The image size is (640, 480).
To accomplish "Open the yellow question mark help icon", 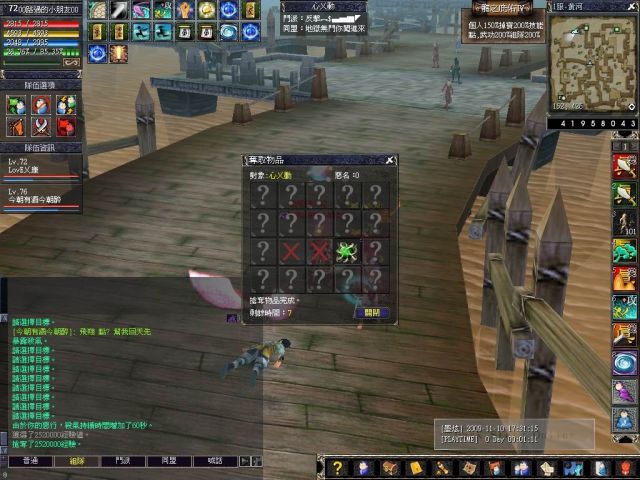I will pyautogui.click(x=337, y=468).
